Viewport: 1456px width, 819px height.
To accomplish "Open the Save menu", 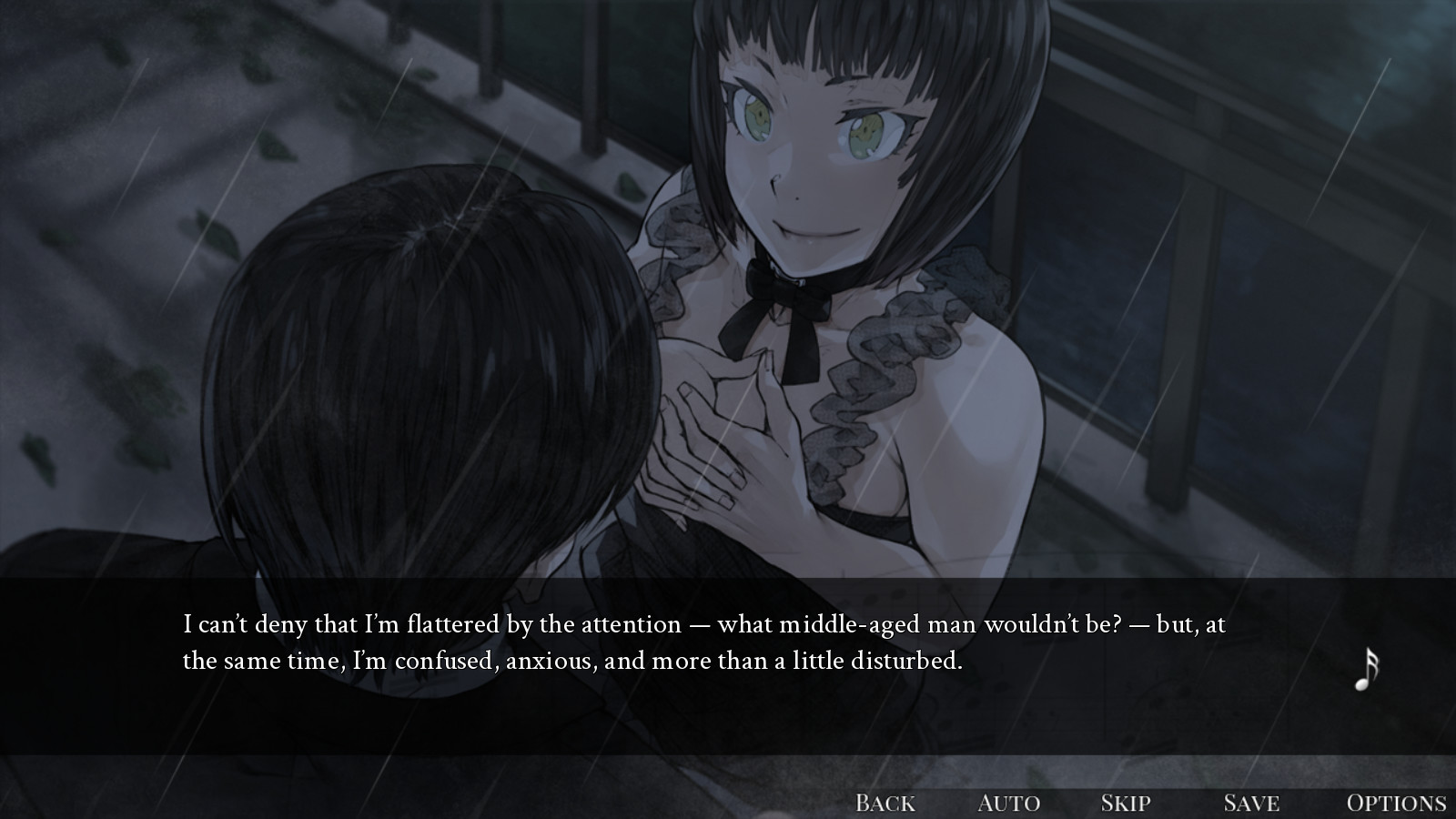I will point(1251,803).
